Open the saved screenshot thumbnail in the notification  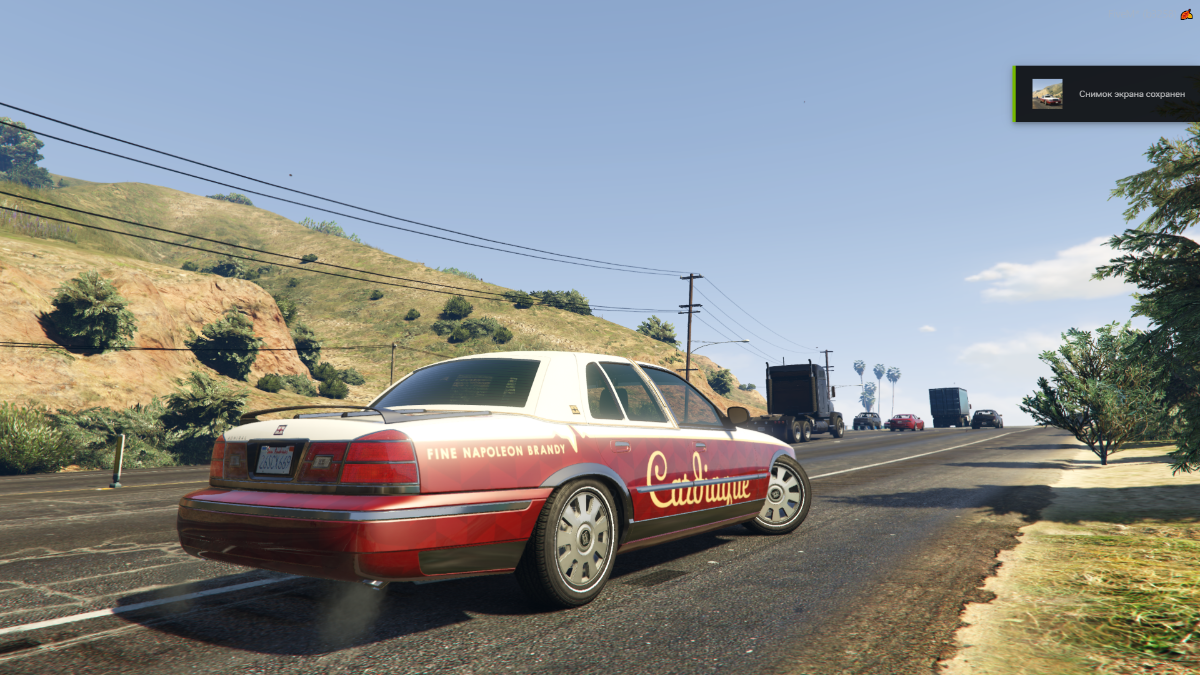tap(1047, 94)
